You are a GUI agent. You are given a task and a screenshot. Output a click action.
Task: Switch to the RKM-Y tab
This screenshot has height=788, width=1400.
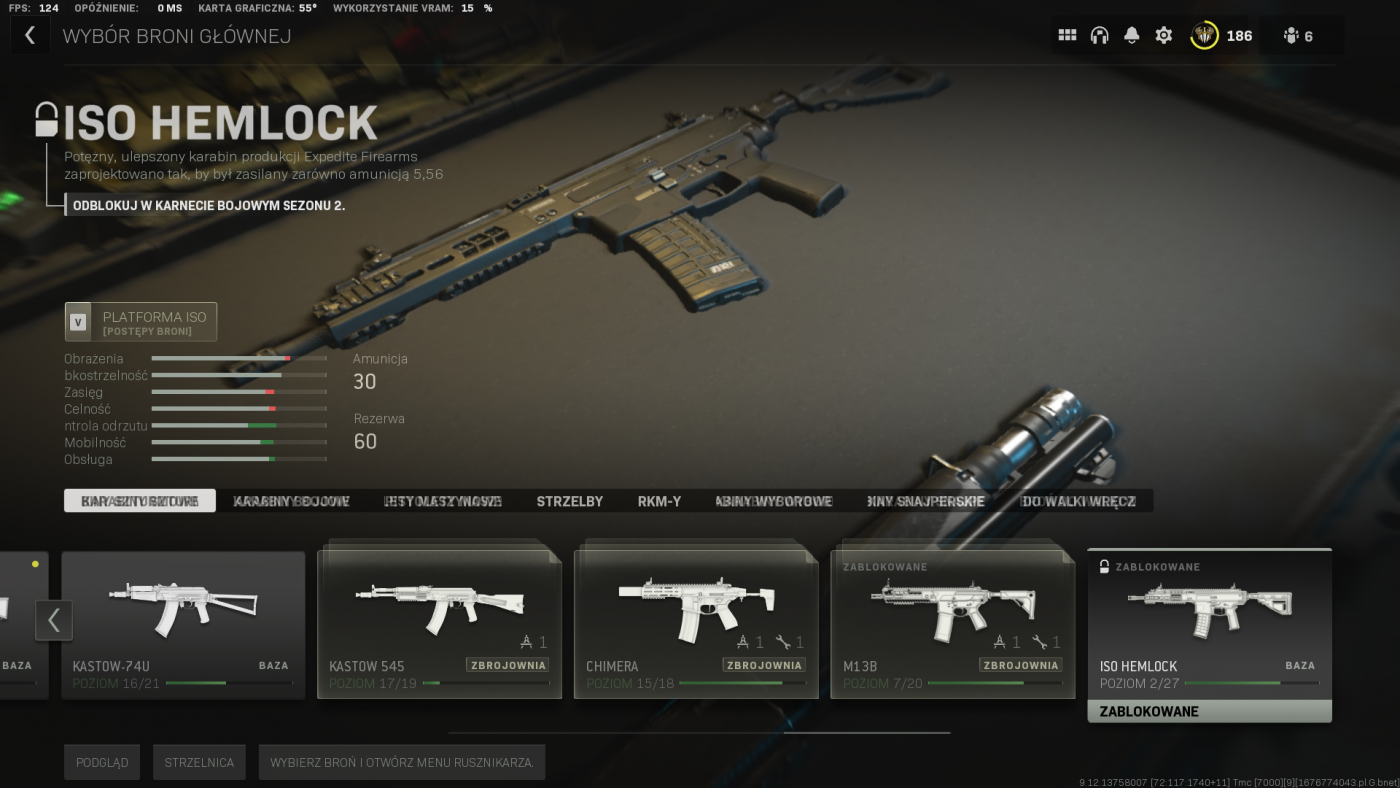[x=660, y=501]
